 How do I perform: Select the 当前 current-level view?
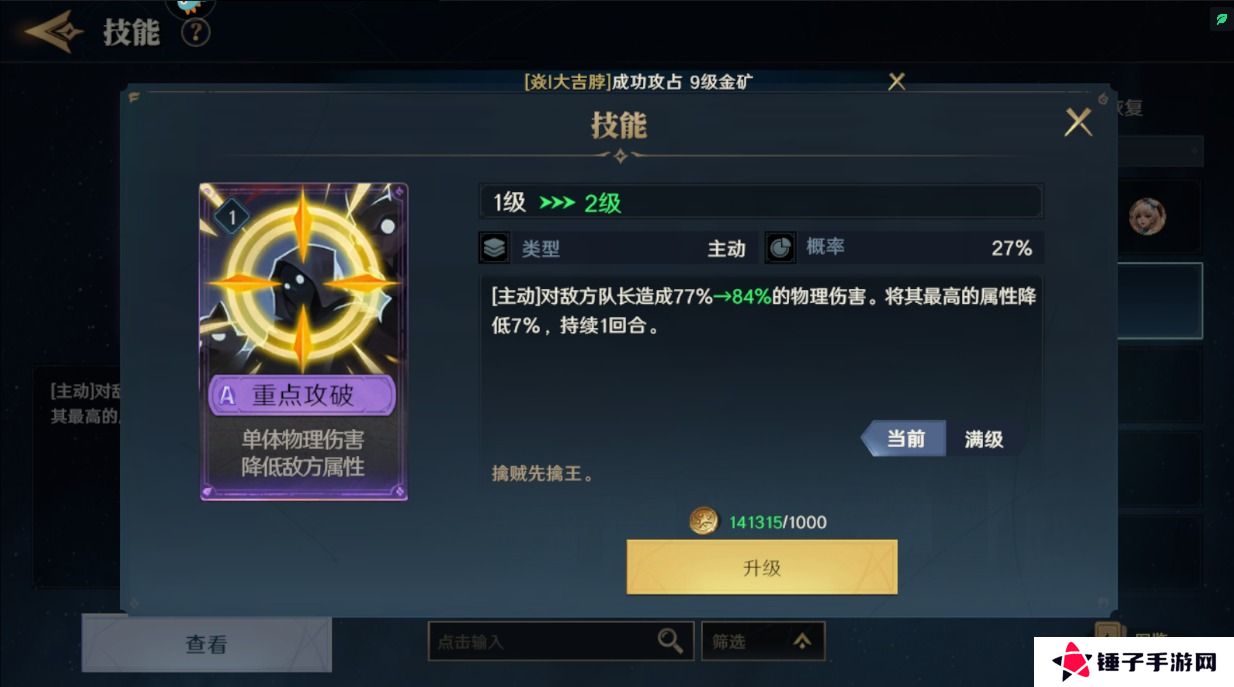pos(905,439)
